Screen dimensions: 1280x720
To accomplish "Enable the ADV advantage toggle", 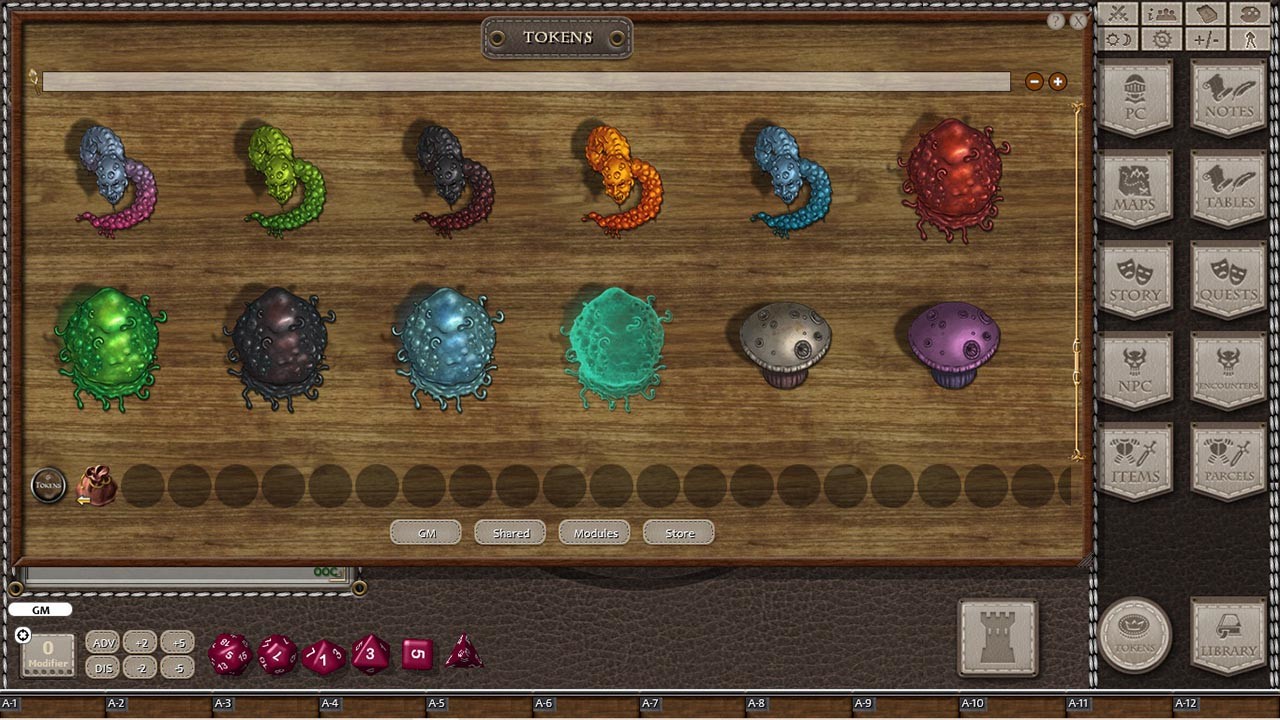I will coord(103,643).
